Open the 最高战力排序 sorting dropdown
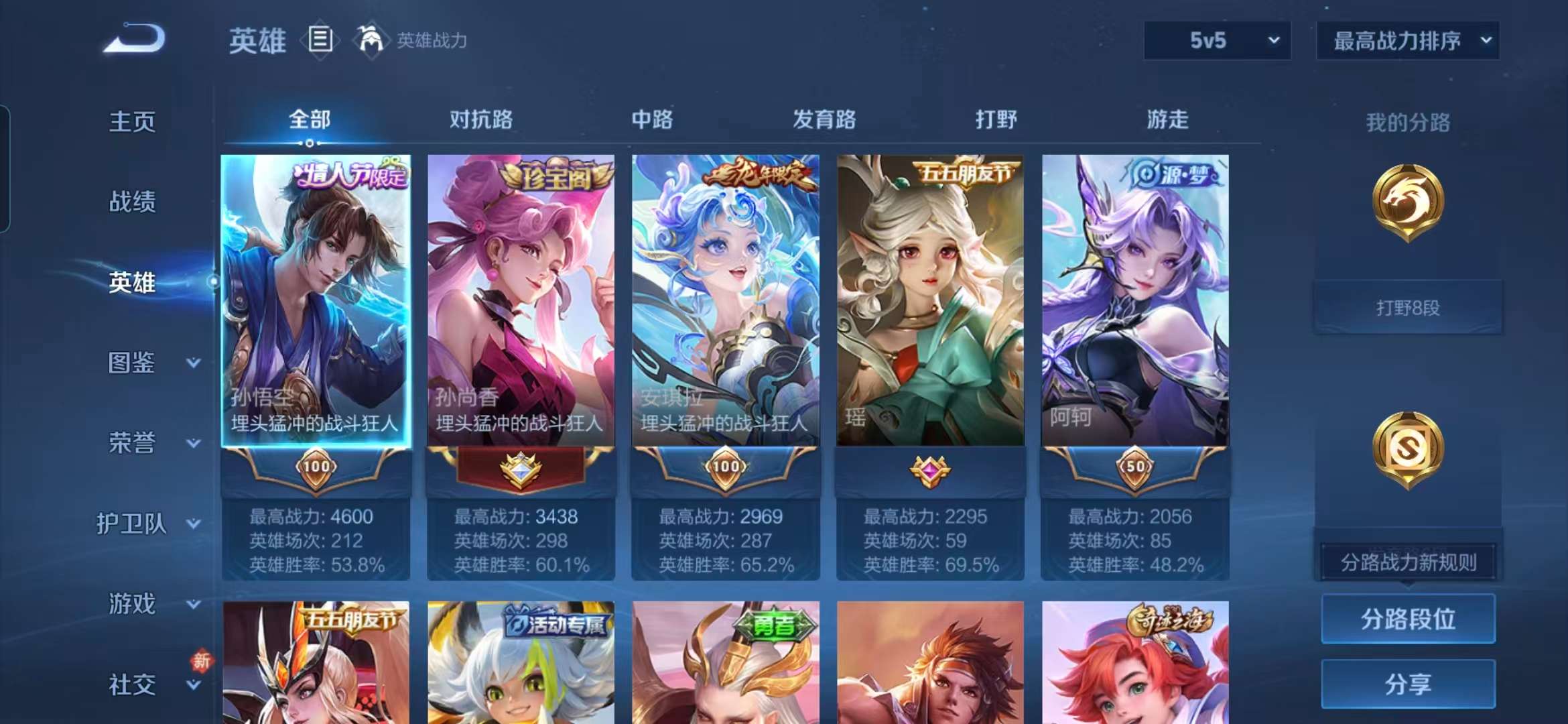Screen dimensions: 1568x724 tap(1407, 40)
